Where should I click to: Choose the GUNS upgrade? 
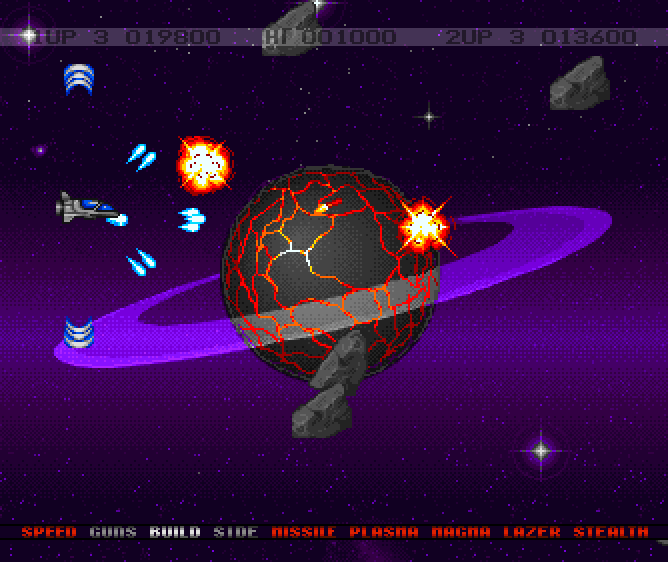112,532
